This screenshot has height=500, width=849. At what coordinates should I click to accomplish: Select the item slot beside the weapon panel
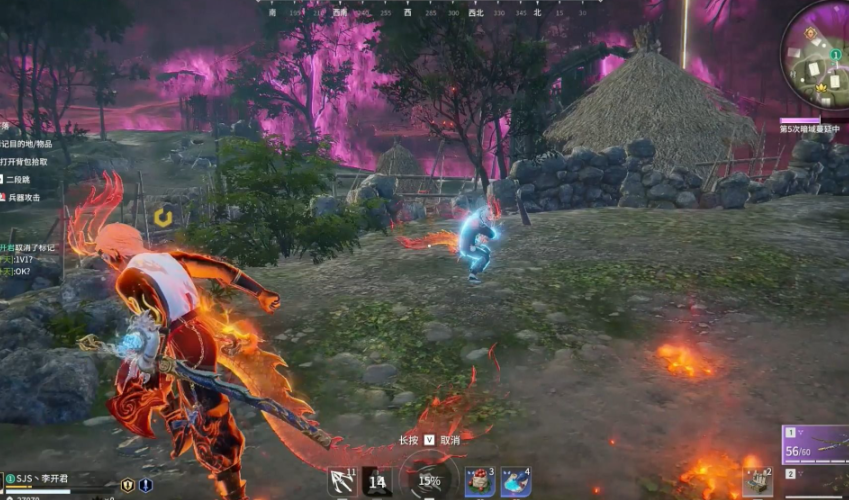point(757,482)
